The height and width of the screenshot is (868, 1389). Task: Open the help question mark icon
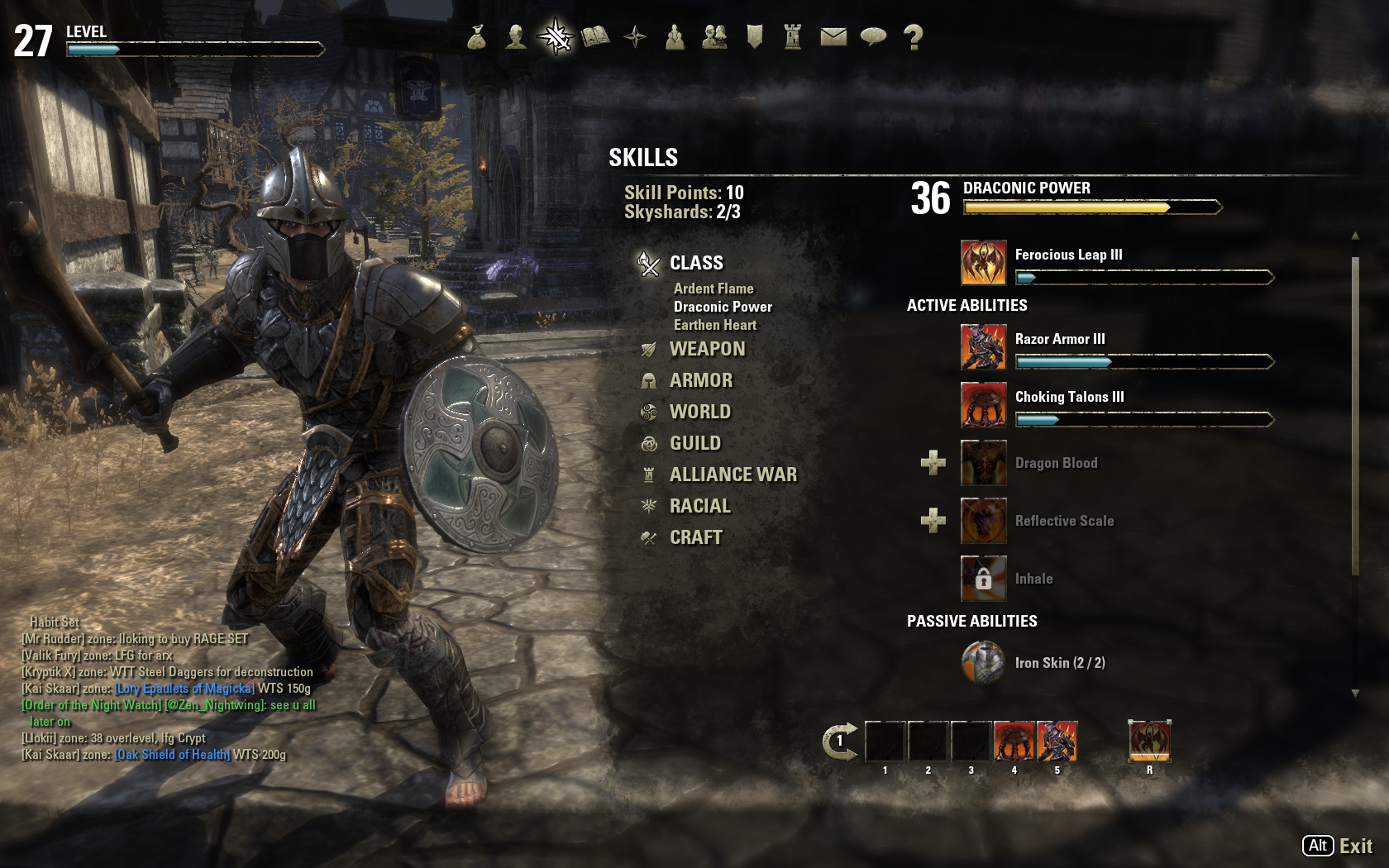pos(913,37)
